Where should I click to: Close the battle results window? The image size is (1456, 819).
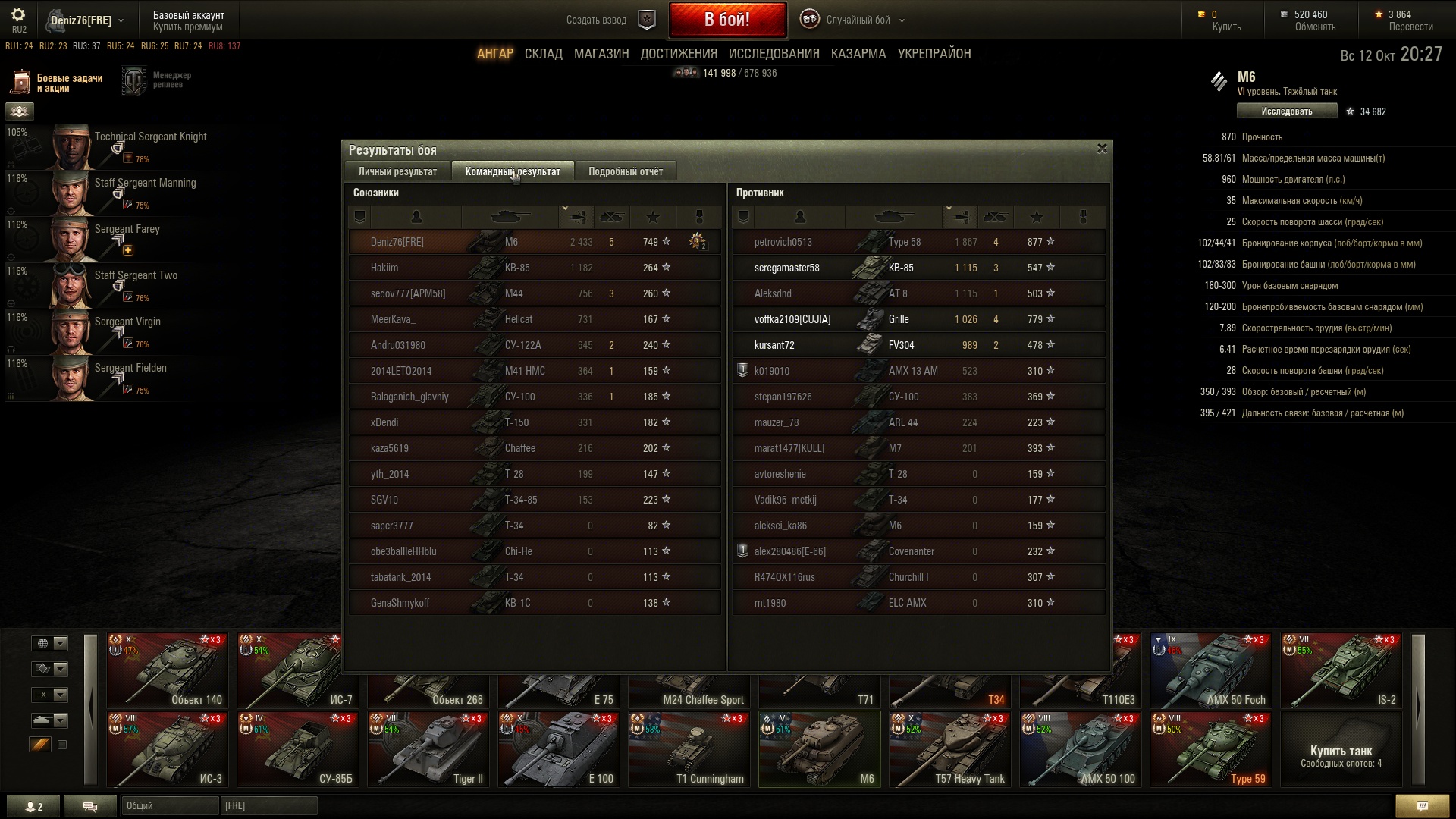[1102, 149]
